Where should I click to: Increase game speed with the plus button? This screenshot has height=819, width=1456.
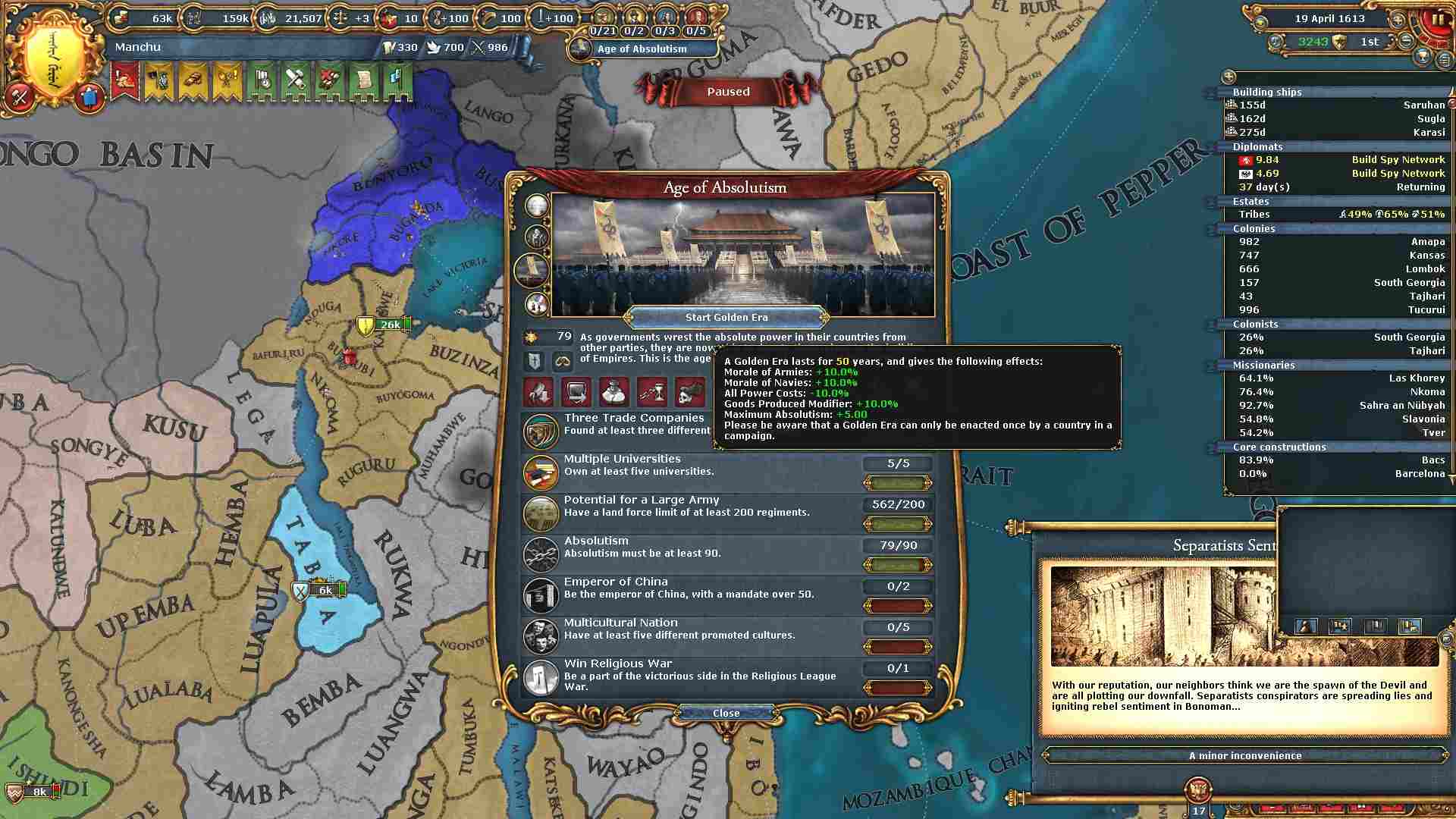[x=1397, y=19]
